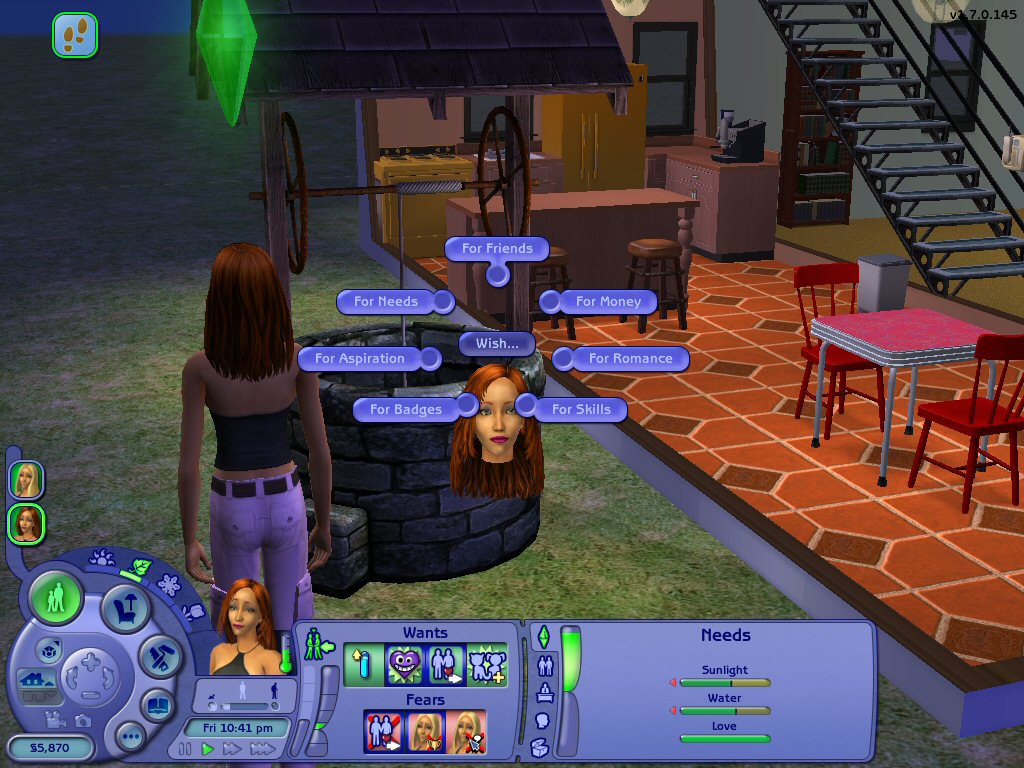Viewport: 1024px width, 768px height.
Task: Open the storybook album button
Action: [x=157, y=704]
